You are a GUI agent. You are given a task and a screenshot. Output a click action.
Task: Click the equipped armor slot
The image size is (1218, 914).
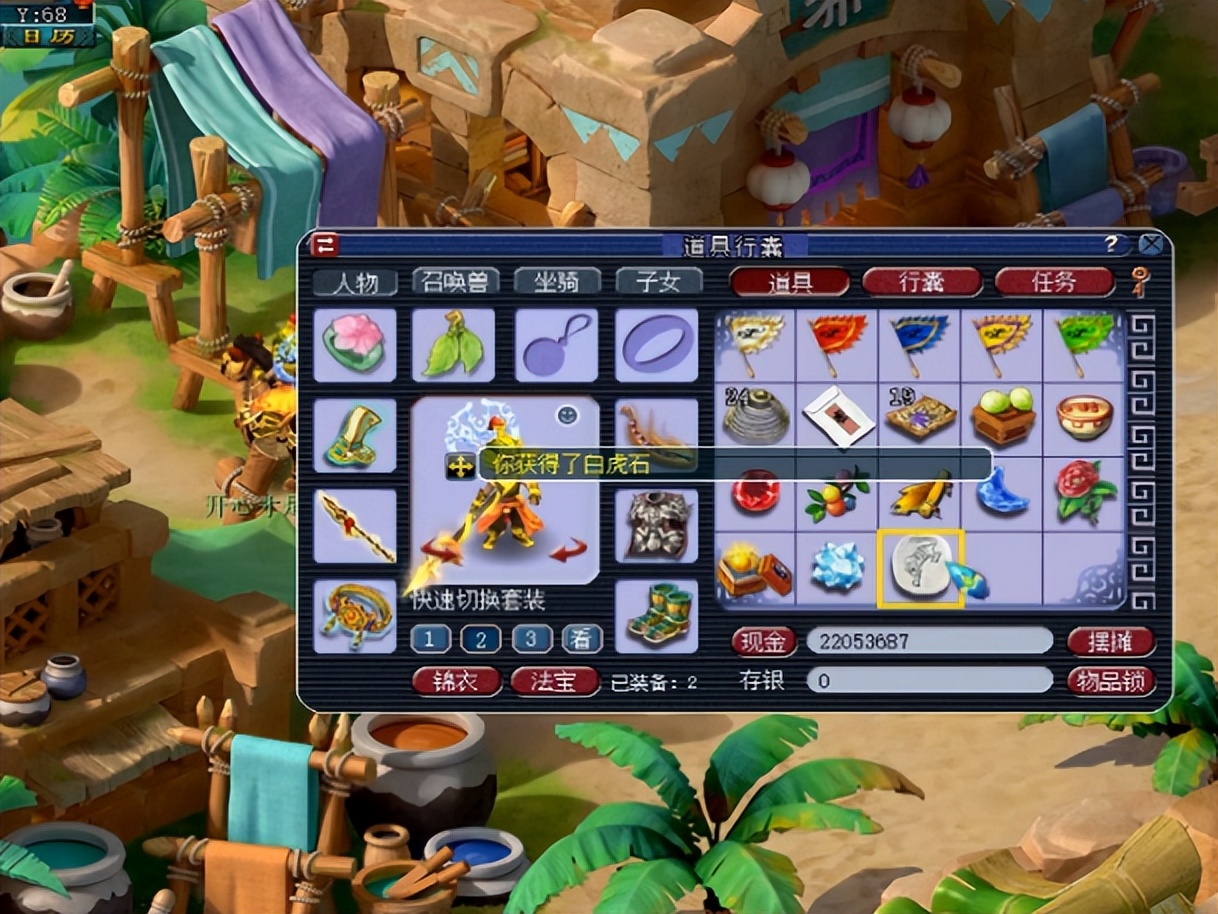click(x=656, y=526)
